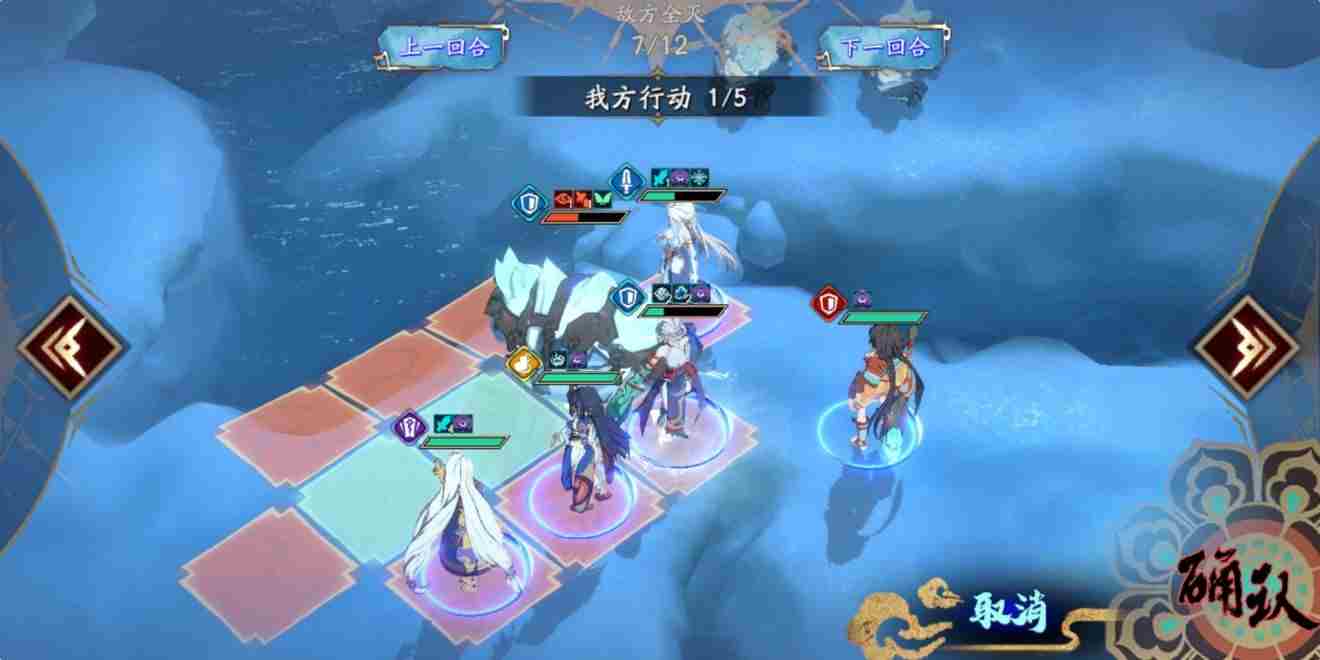
Task: Go to previous round with 上一回合
Action: pos(441,47)
